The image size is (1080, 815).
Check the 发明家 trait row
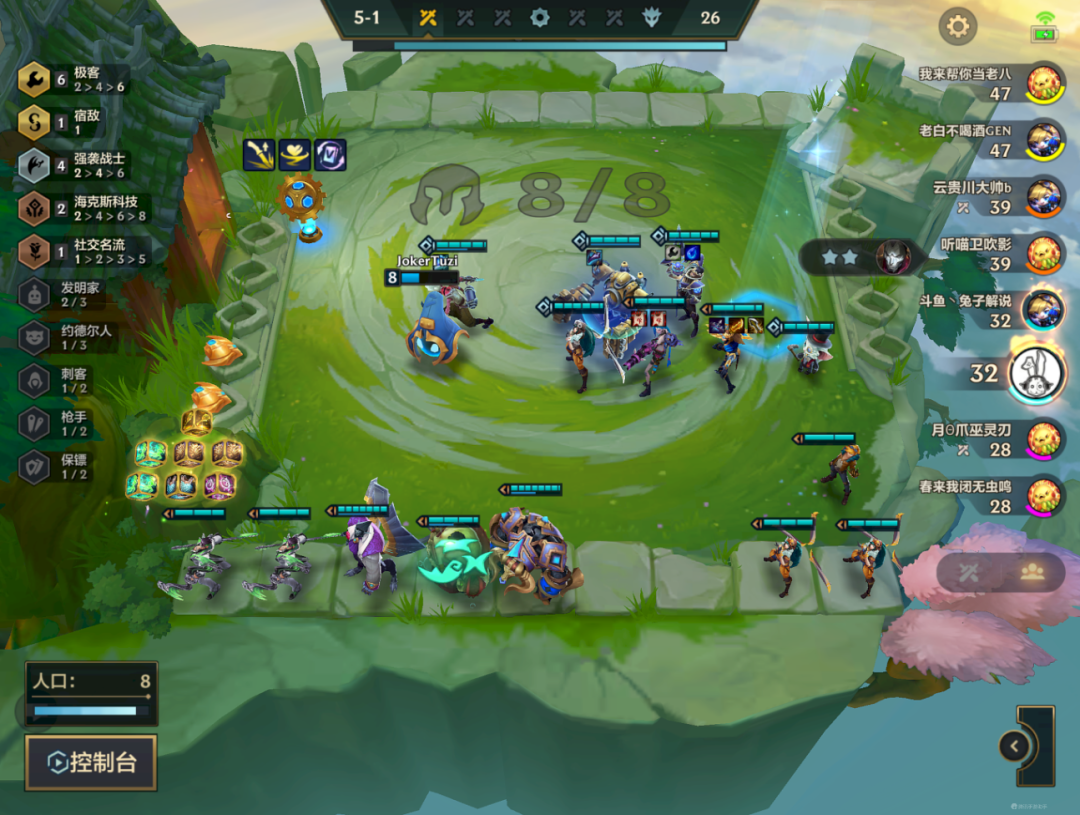[70, 294]
